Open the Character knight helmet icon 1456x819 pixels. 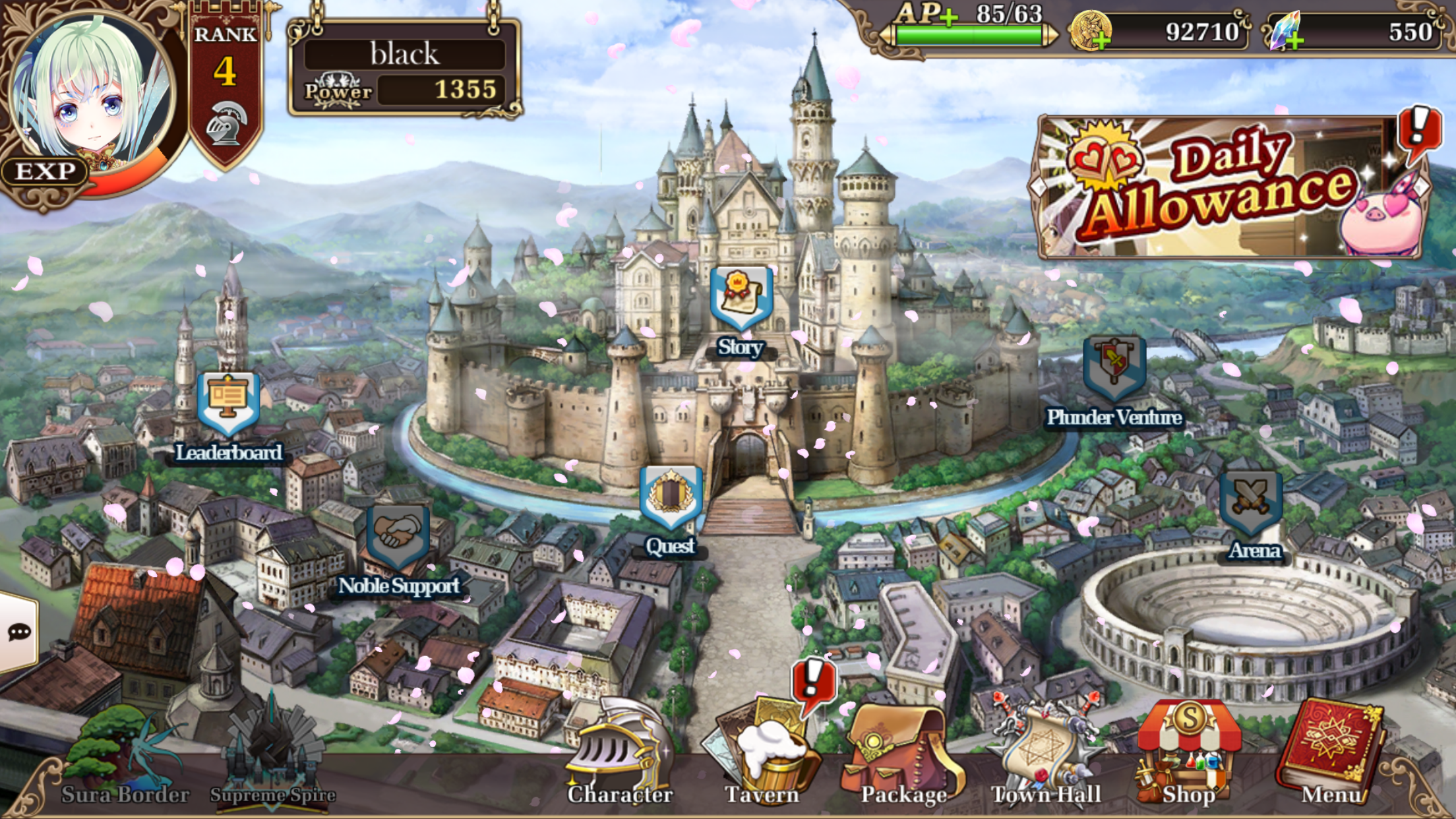(x=620, y=745)
